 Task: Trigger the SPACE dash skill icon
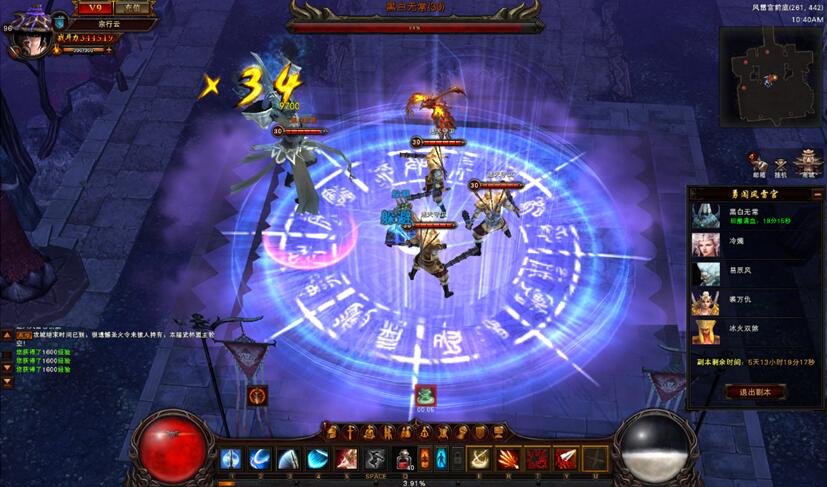coord(375,459)
